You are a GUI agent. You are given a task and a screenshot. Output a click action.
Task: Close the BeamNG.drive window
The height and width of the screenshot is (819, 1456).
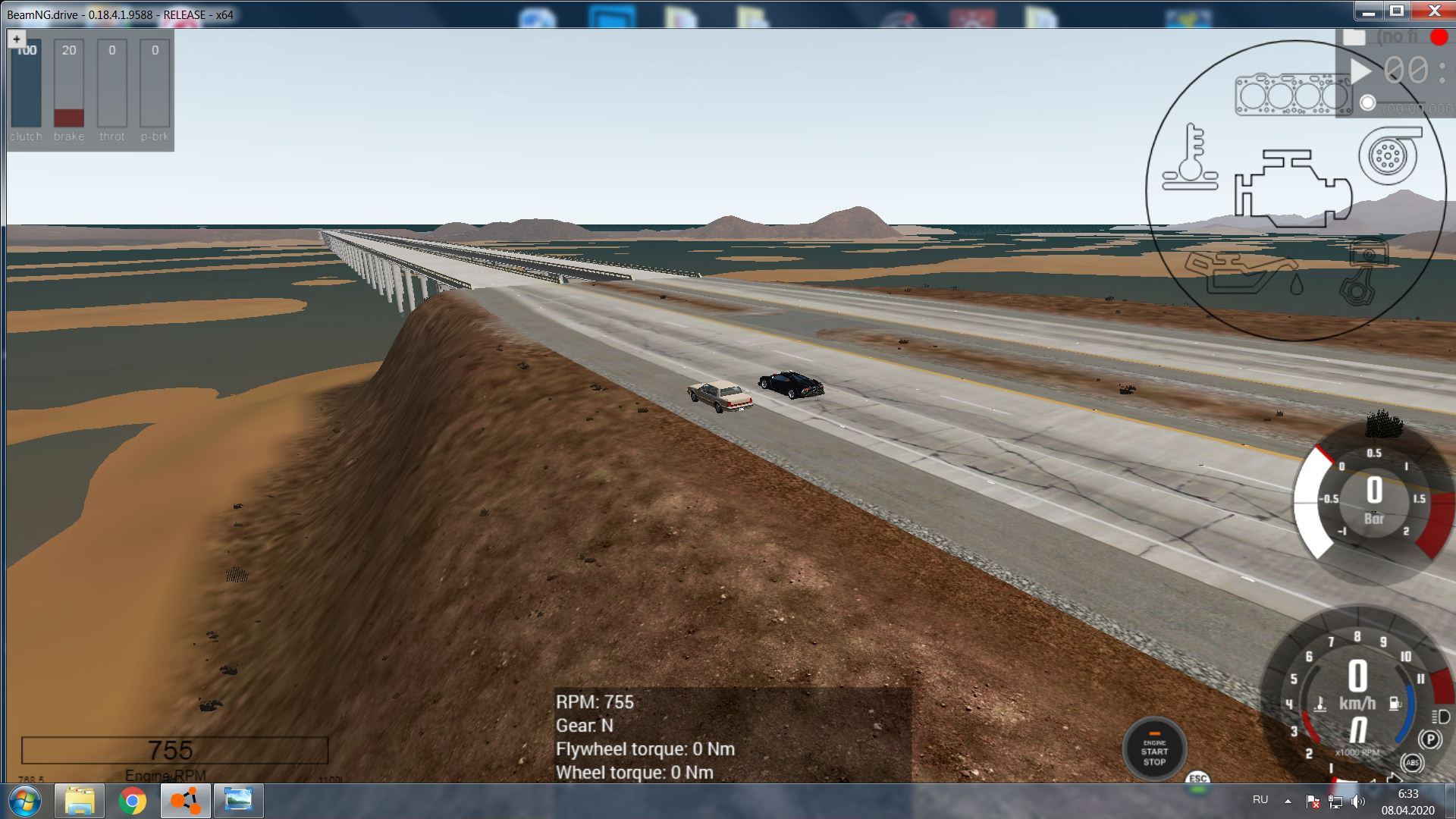tap(1433, 11)
